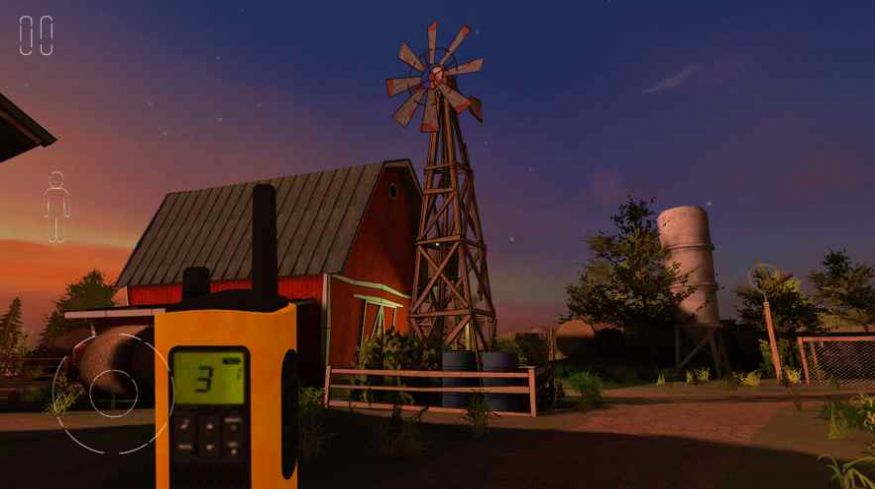The image size is (875, 489).
Task: Pause the game with the pause icon
Action: [36, 35]
